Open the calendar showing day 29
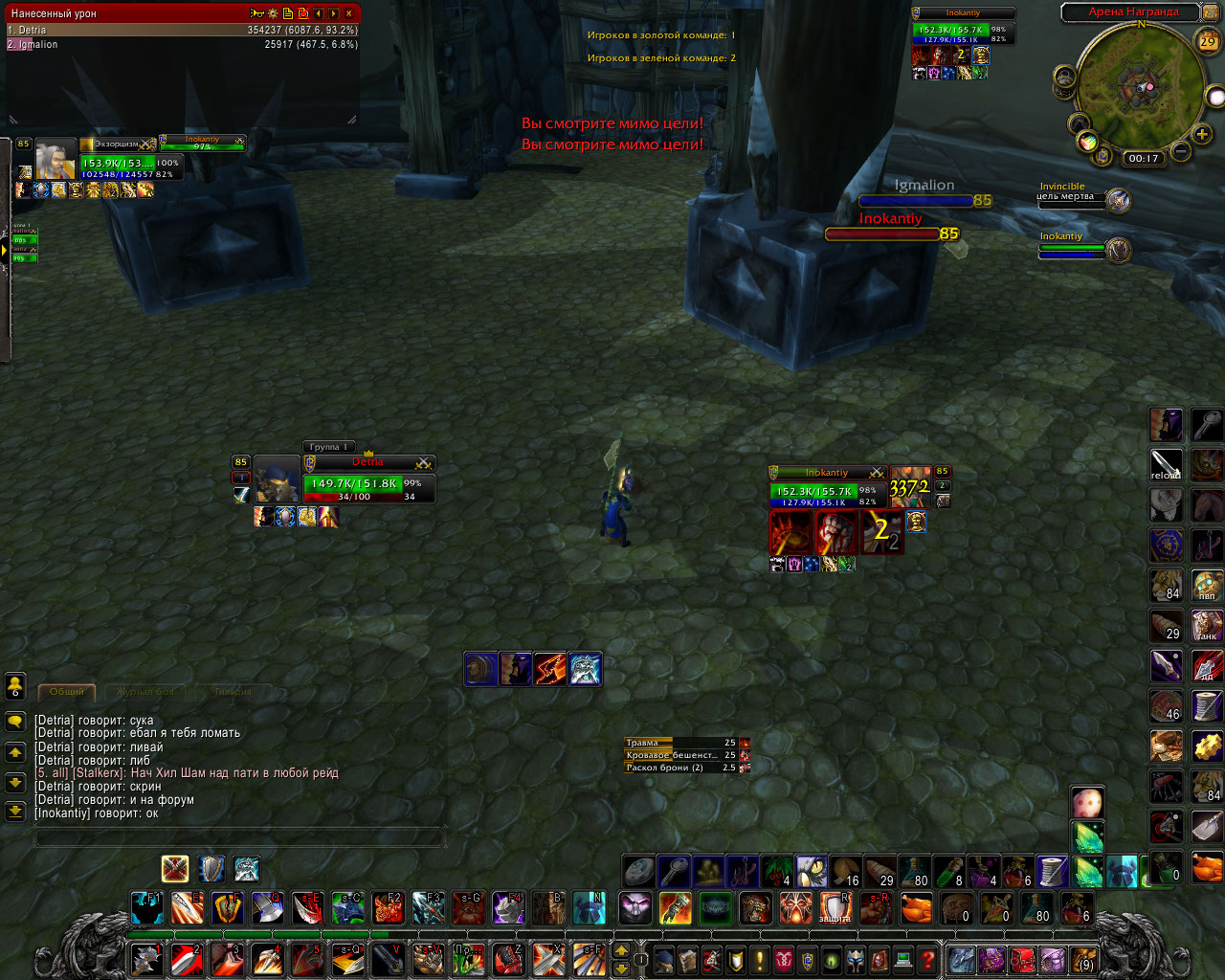This screenshot has height=980, width=1225. pyautogui.click(x=1208, y=41)
